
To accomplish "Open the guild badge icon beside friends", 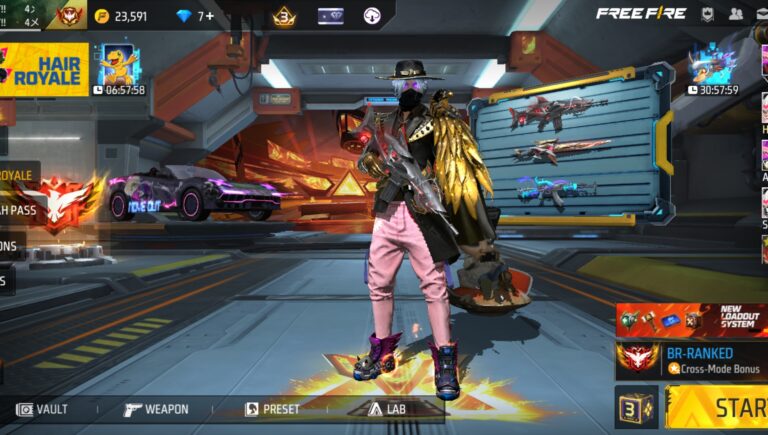I will [x=707, y=14].
